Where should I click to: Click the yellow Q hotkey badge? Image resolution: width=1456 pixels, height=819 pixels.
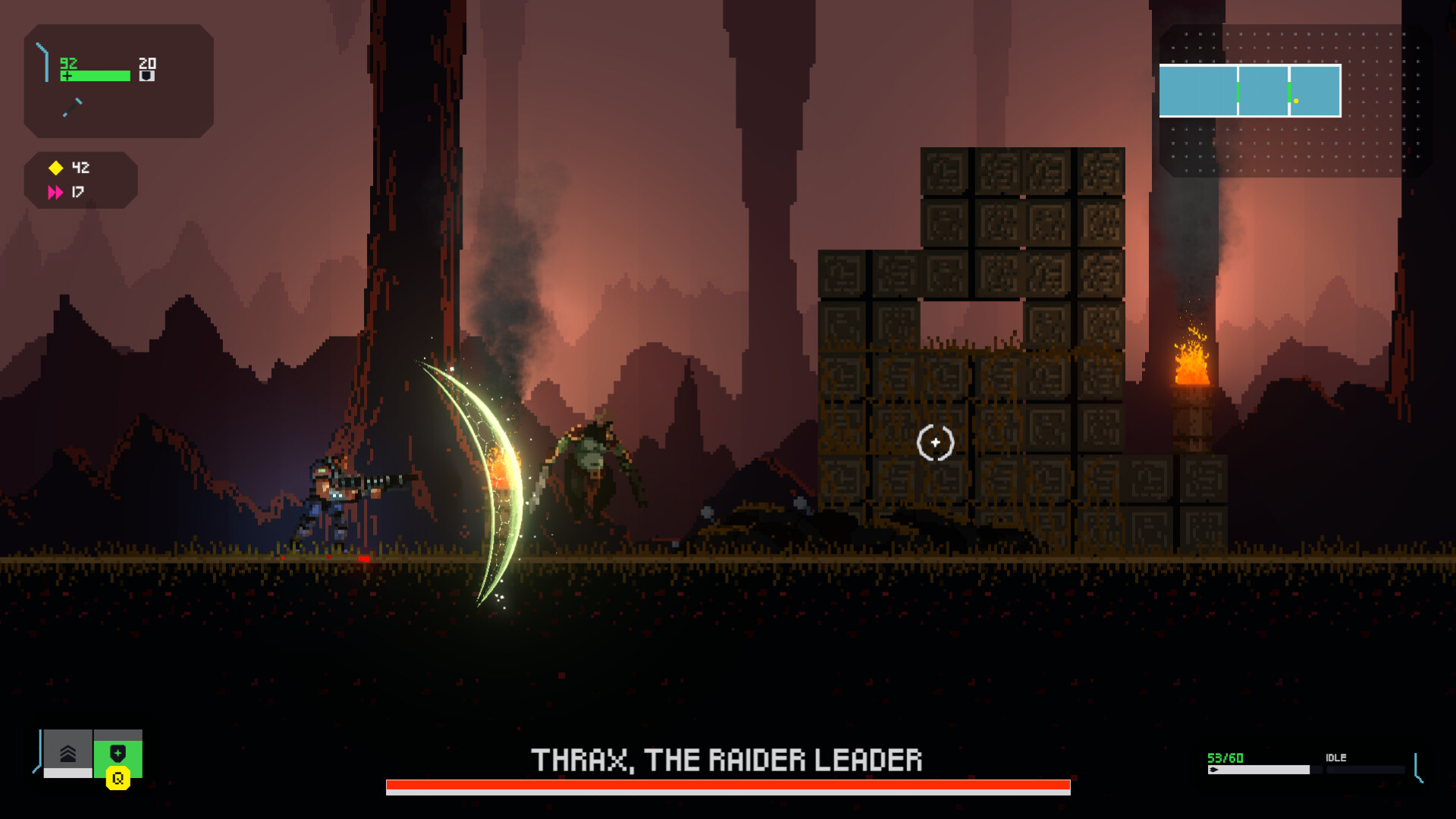[x=118, y=777]
